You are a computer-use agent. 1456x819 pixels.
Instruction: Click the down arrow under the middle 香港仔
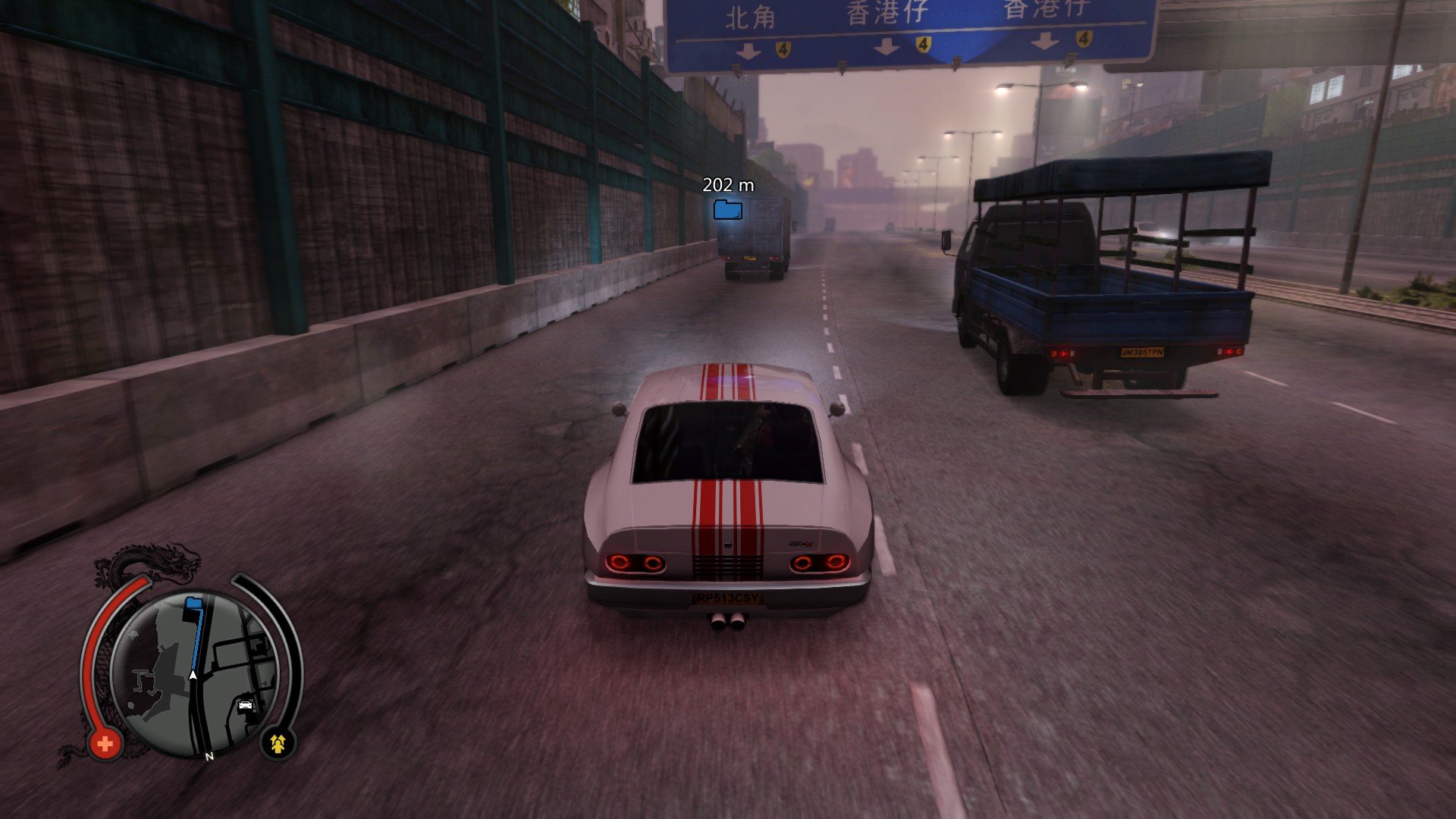pos(886,45)
